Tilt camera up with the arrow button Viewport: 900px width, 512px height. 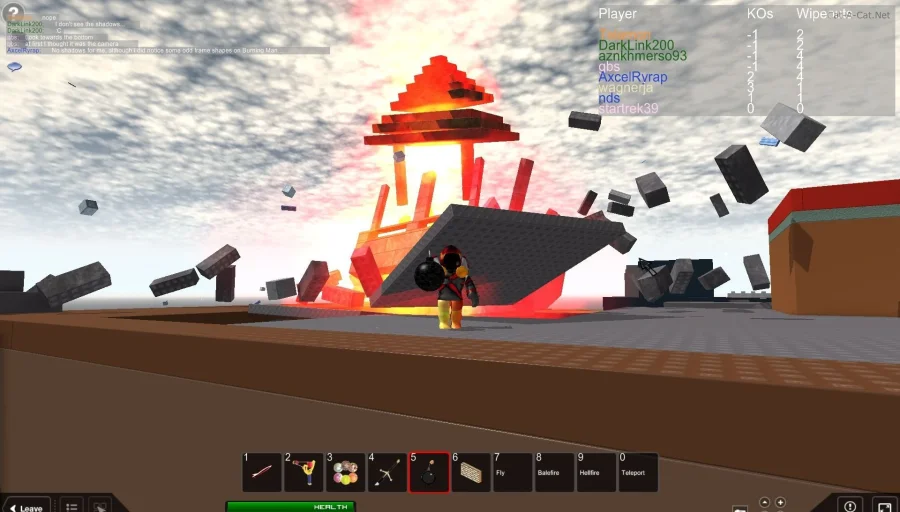click(x=765, y=502)
